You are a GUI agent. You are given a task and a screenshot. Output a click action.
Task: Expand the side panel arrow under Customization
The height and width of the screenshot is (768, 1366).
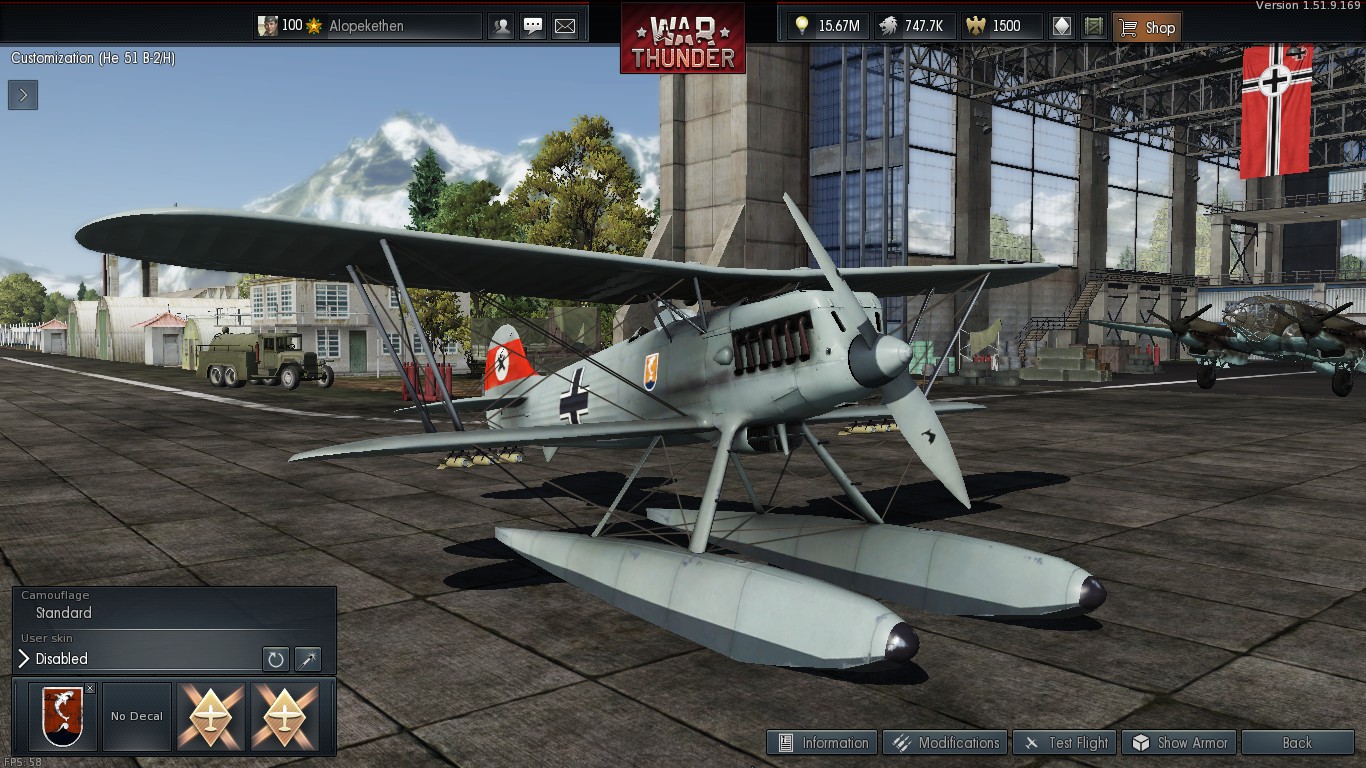(23, 95)
